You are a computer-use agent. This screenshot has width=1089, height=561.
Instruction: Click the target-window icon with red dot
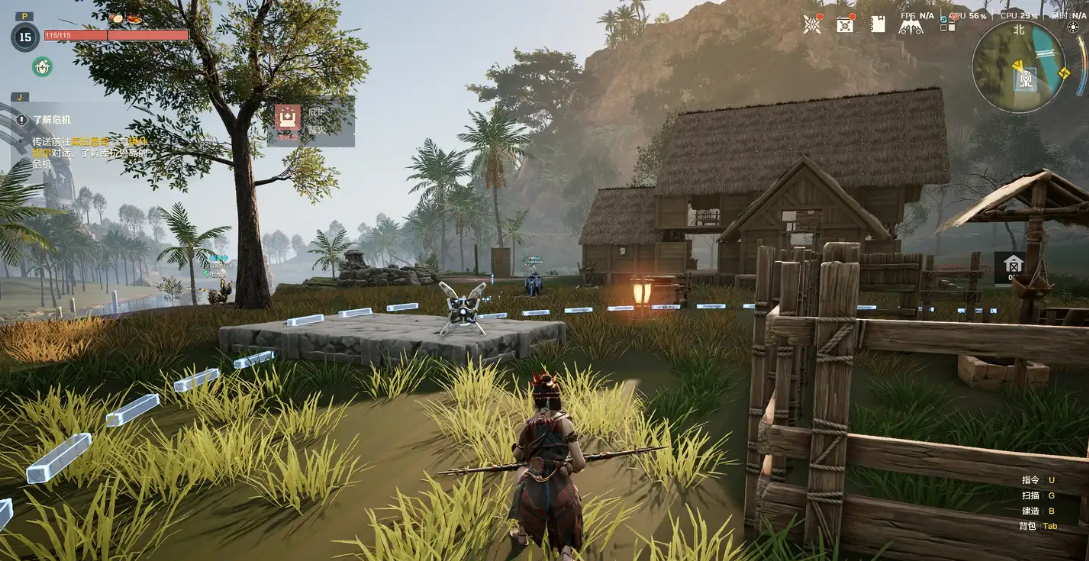click(845, 24)
